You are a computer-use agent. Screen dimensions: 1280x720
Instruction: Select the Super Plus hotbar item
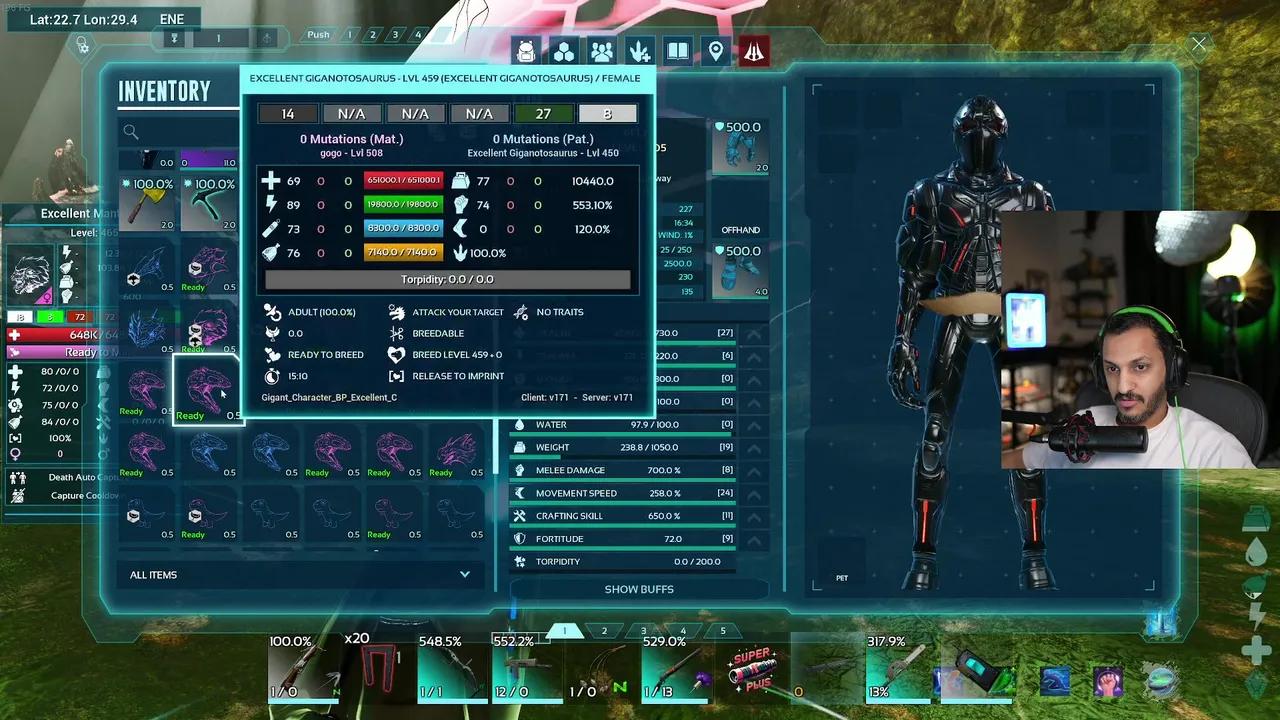[x=752, y=670]
